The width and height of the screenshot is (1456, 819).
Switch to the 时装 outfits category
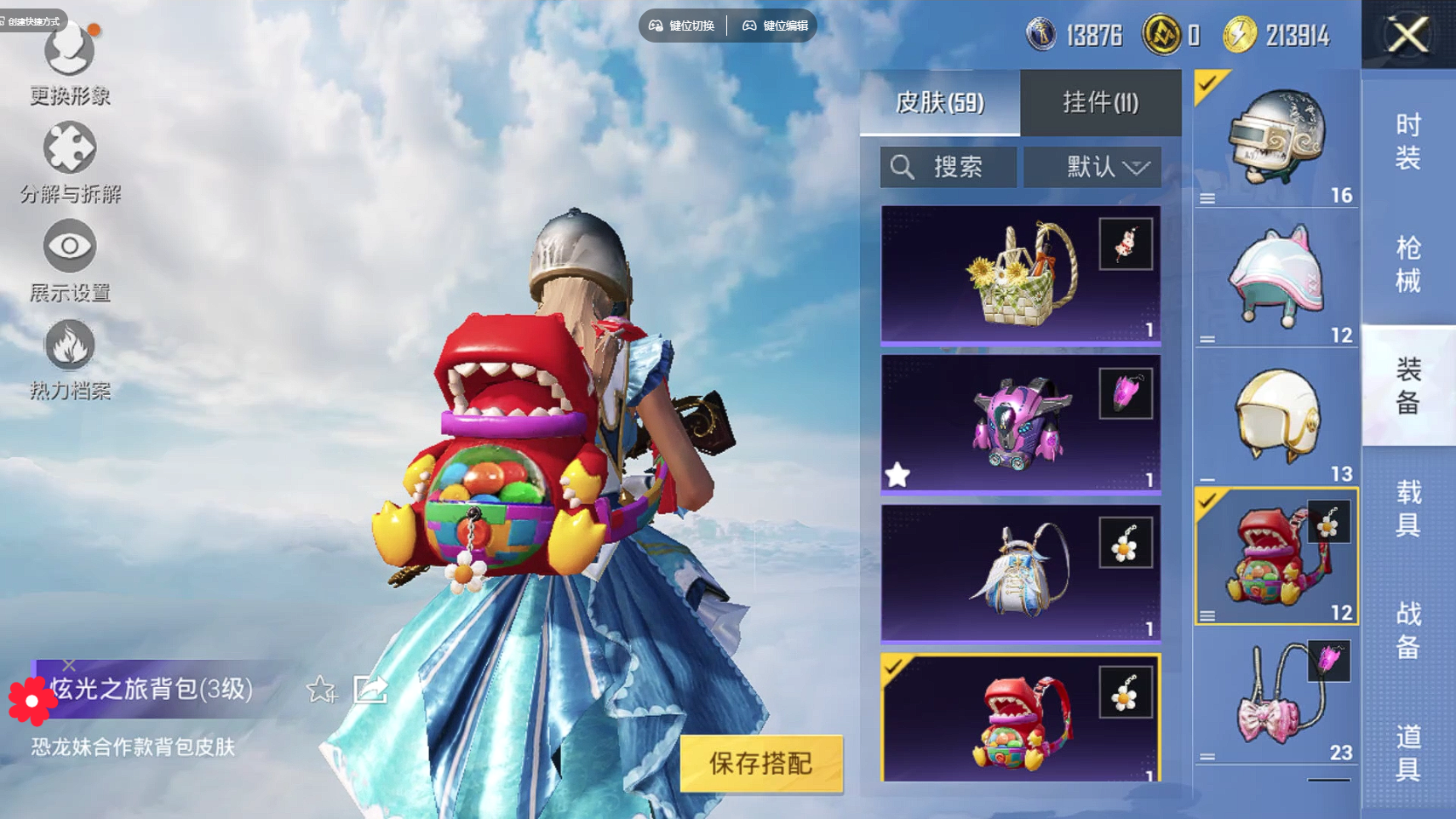tap(1408, 141)
